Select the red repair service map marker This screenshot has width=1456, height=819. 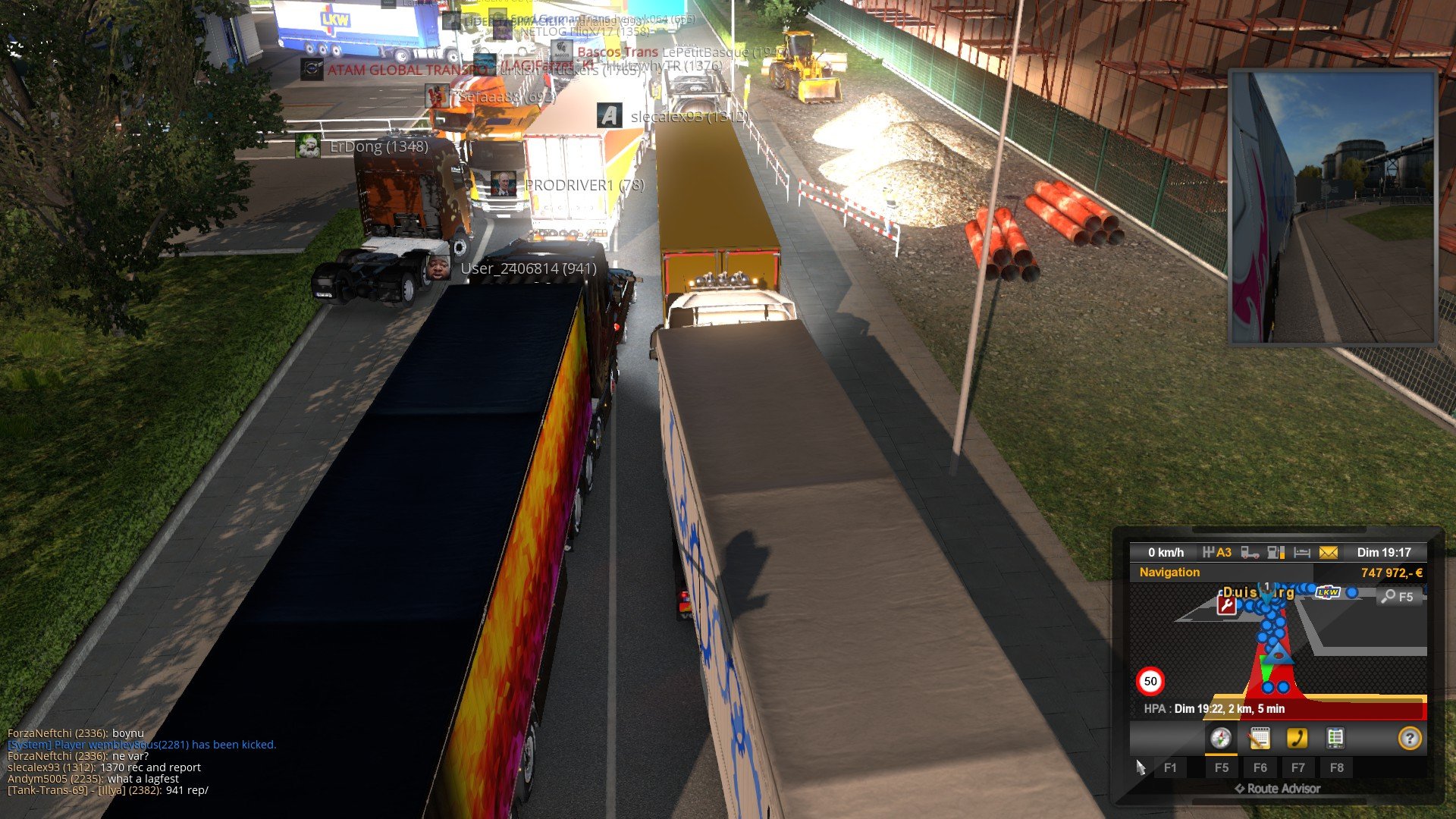1226,605
